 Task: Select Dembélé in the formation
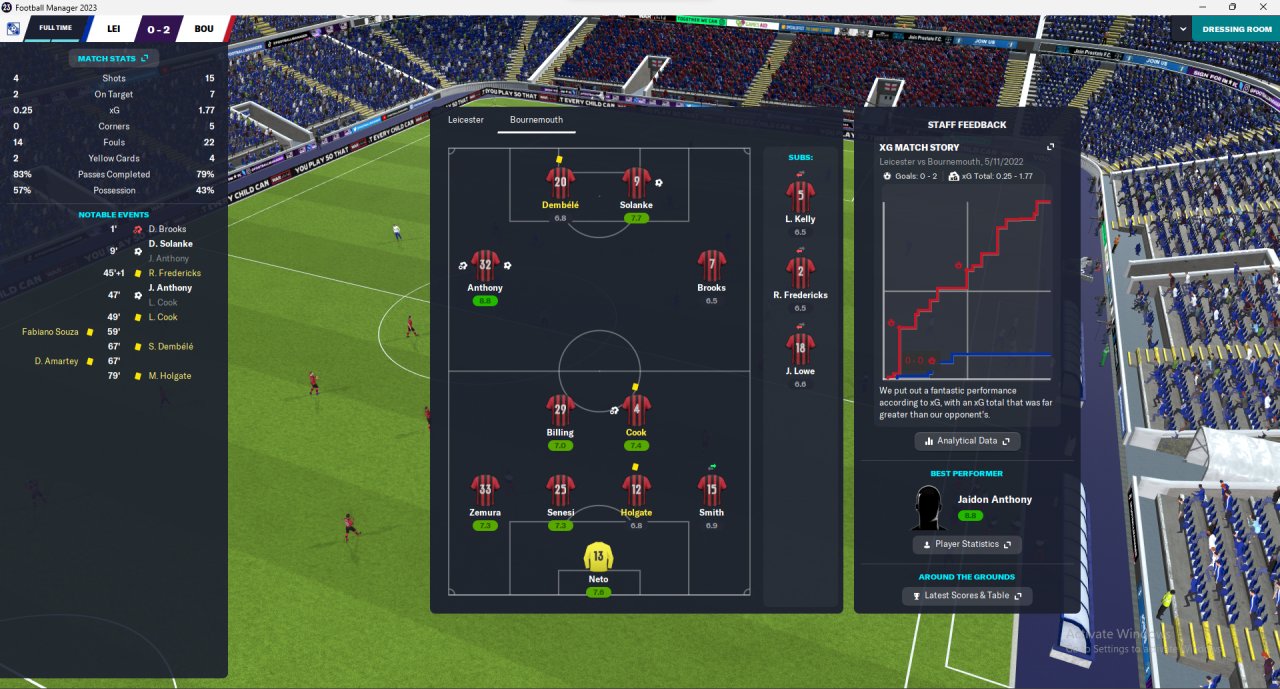pos(560,184)
